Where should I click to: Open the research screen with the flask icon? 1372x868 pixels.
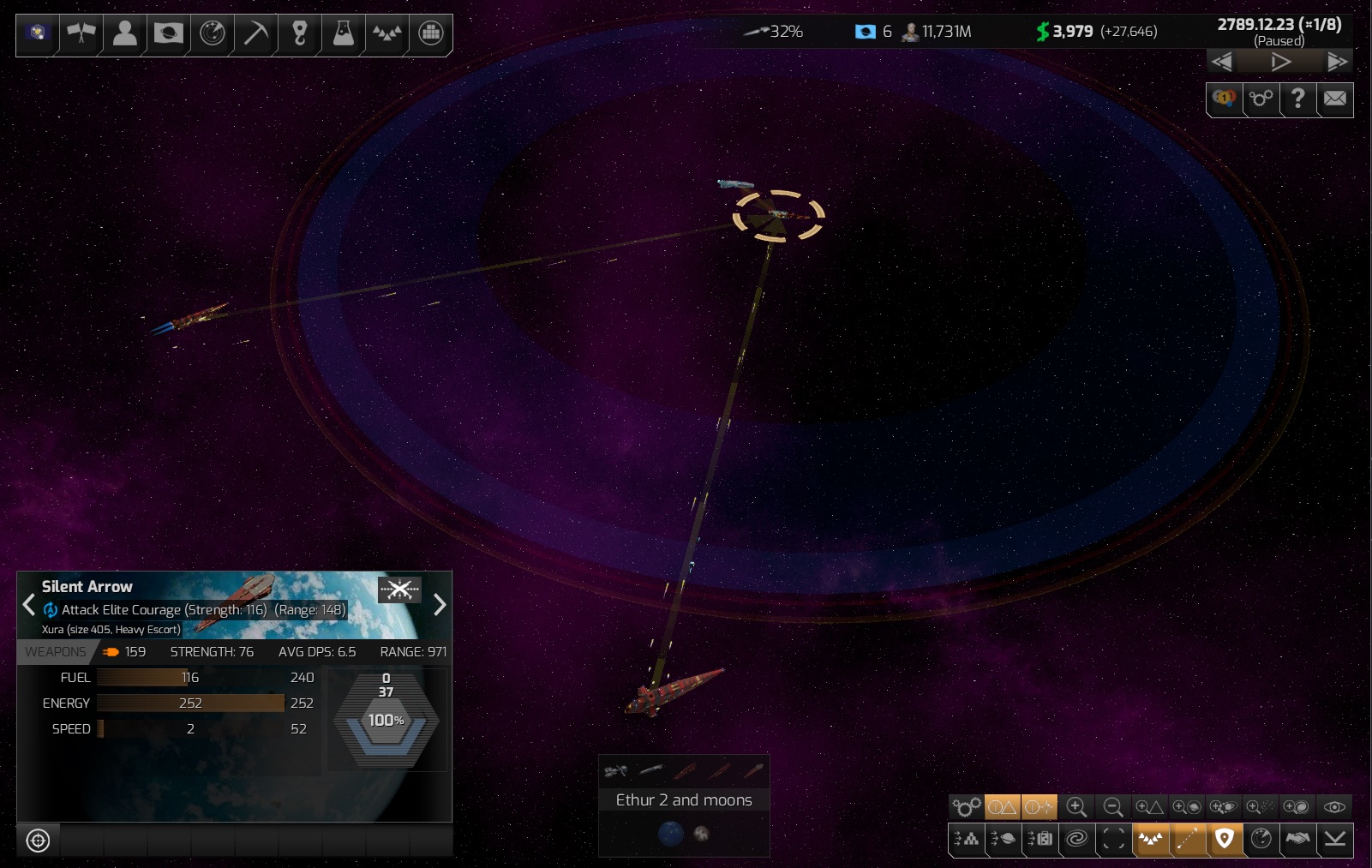[344, 33]
